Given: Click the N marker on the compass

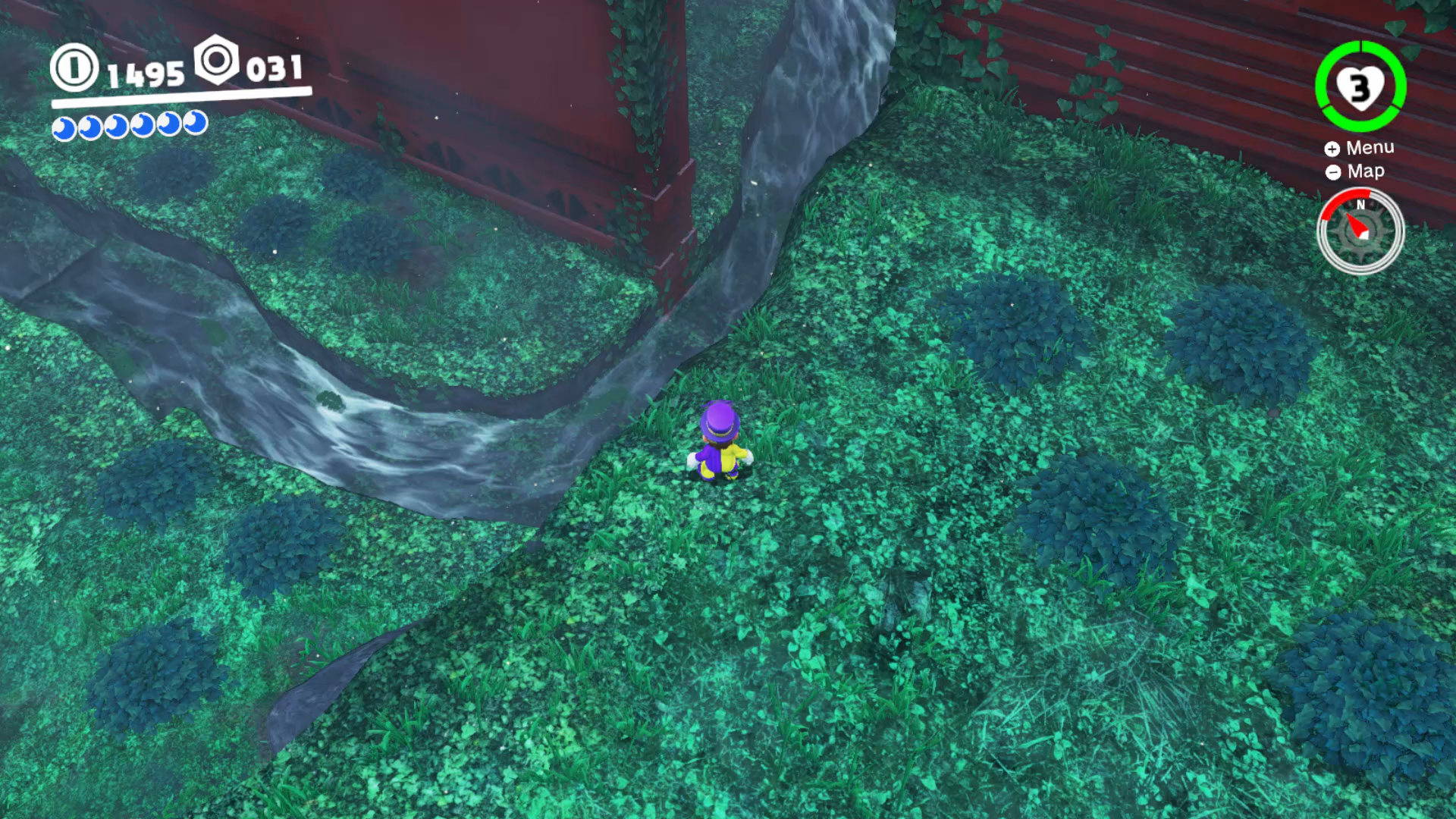Looking at the screenshot, I should [x=1361, y=205].
